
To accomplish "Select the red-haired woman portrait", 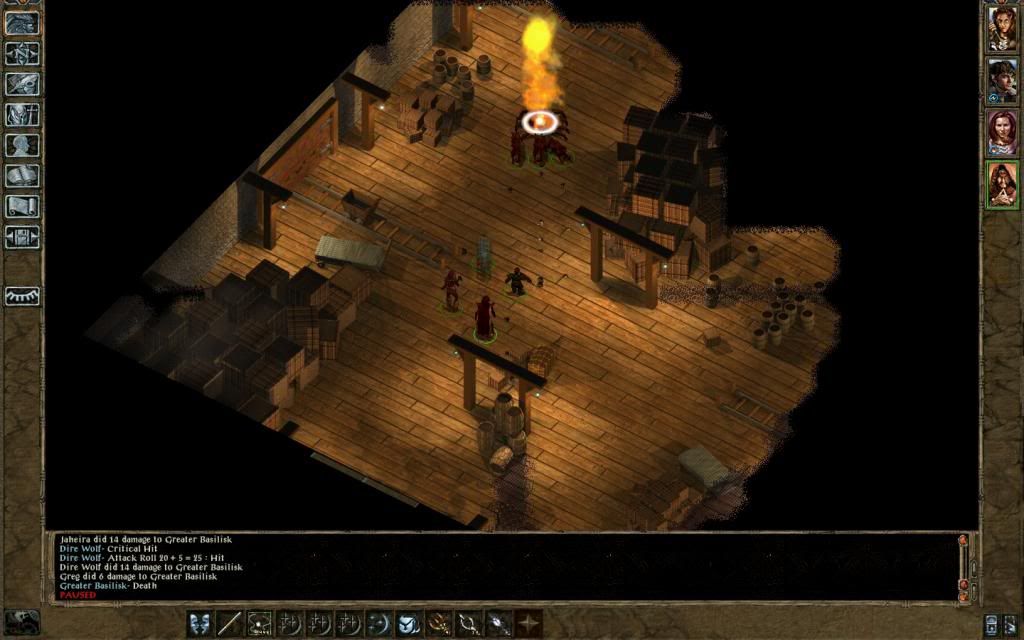I will (1002, 132).
